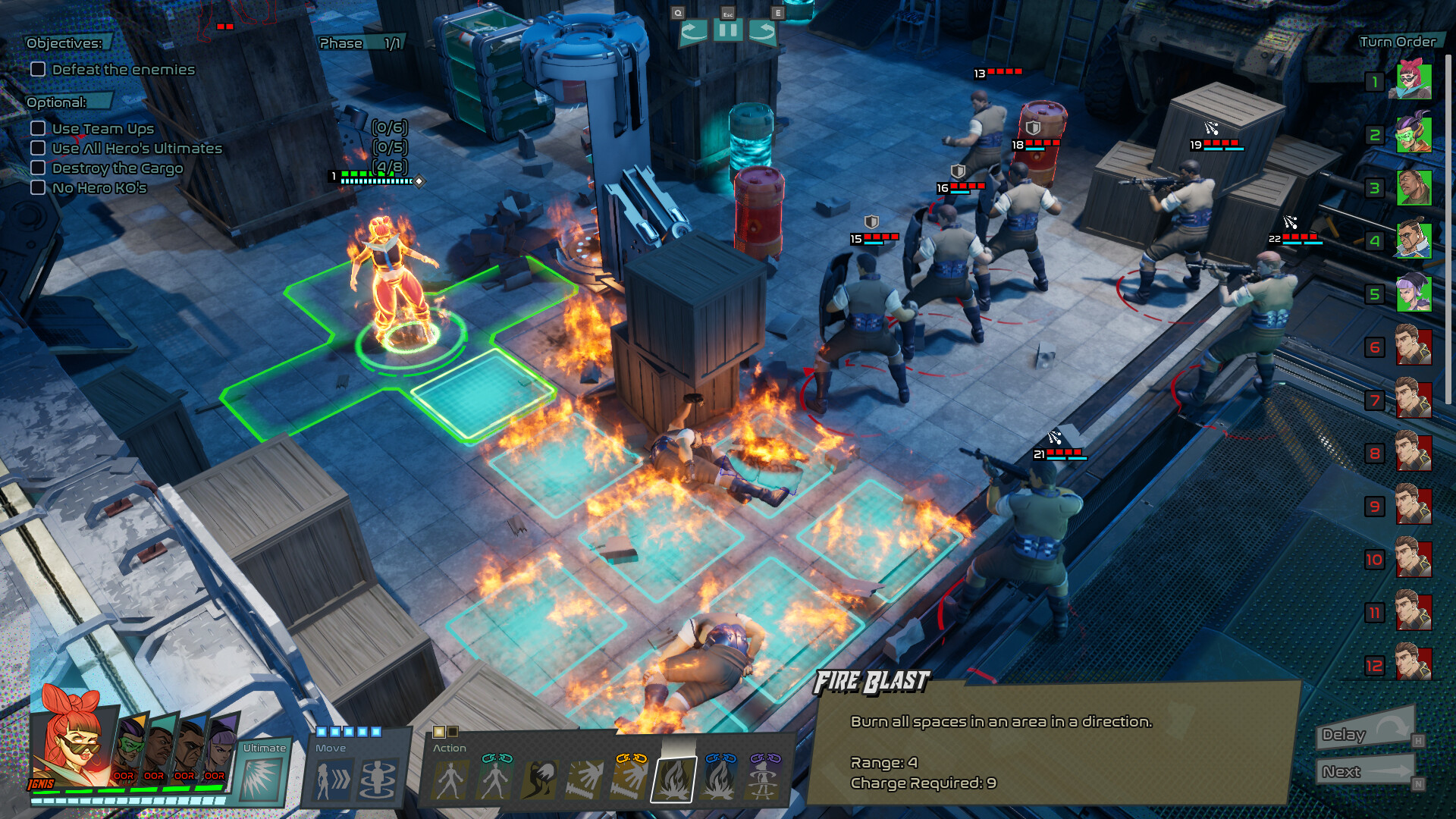Expand the Destroy the Cargo objective
Viewport: 1456px width, 819px height.
click(x=38, y=168)
